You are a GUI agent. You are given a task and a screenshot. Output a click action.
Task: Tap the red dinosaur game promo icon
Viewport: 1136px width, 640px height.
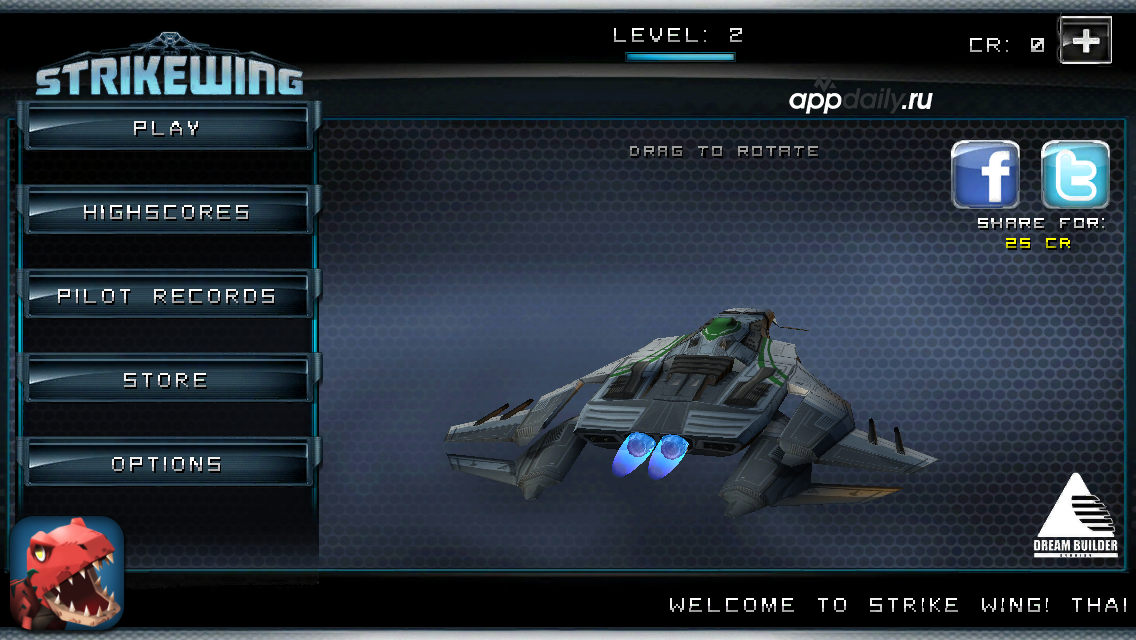point(67,572)
